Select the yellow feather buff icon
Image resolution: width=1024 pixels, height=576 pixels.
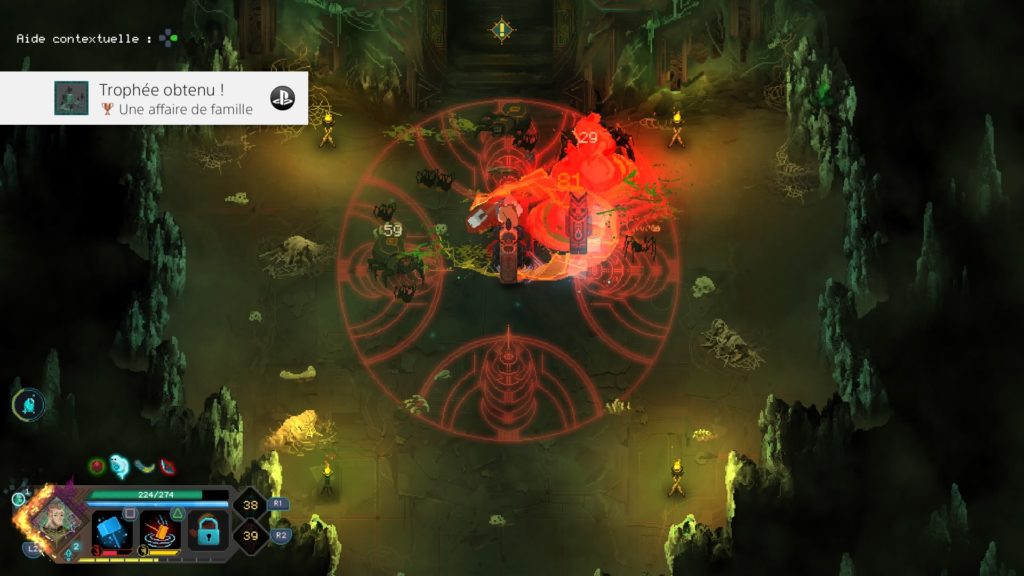145,465
